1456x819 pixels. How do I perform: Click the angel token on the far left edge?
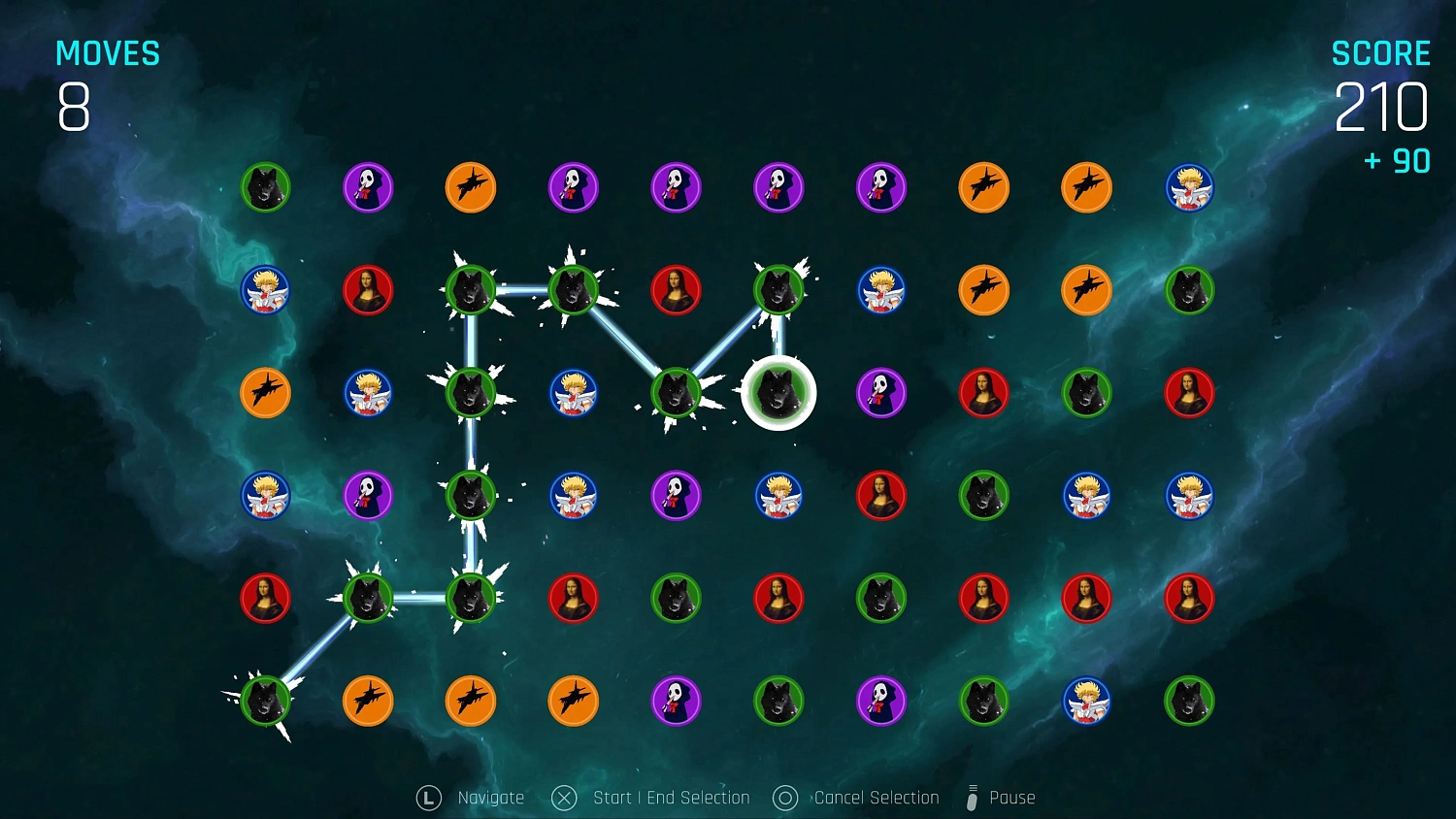[x=265, y=289]
